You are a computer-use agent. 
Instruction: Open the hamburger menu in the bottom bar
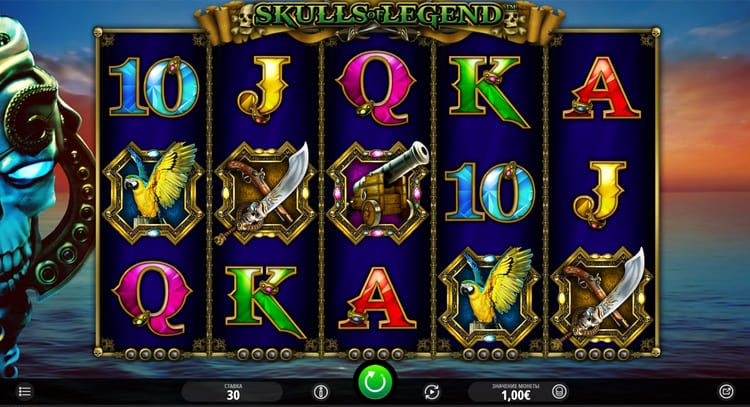pyautogui.click(x=25, y=391)
